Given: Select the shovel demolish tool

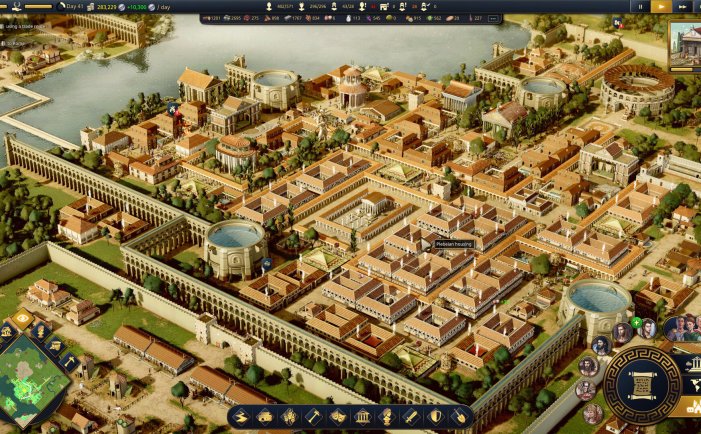Looking at the screenshot, I should (459, 416).
